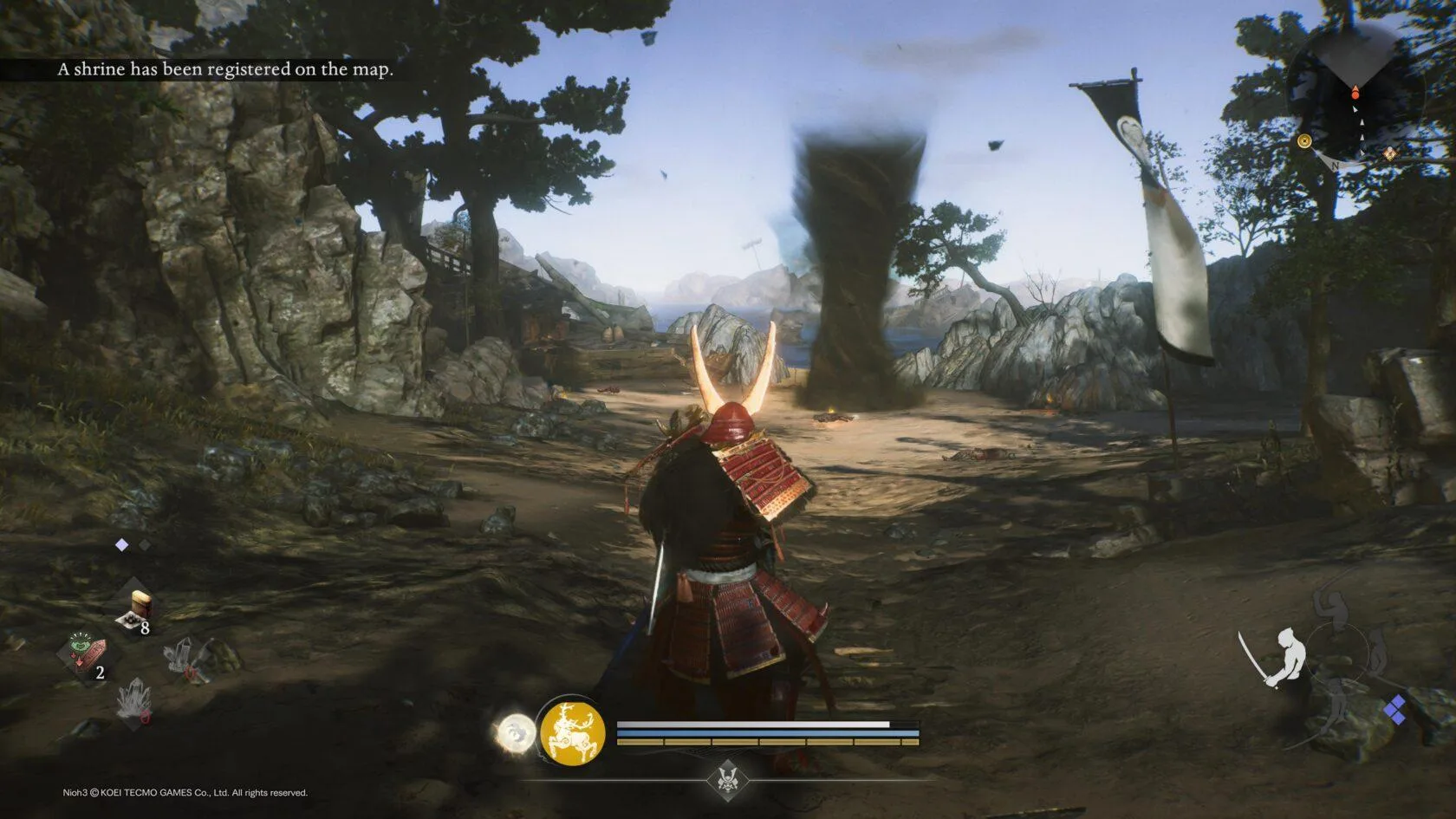1456x819 pixels.
Task: Click the blue diamond cluster icon
Action: pyautogui.click(x=1395, y=710)
